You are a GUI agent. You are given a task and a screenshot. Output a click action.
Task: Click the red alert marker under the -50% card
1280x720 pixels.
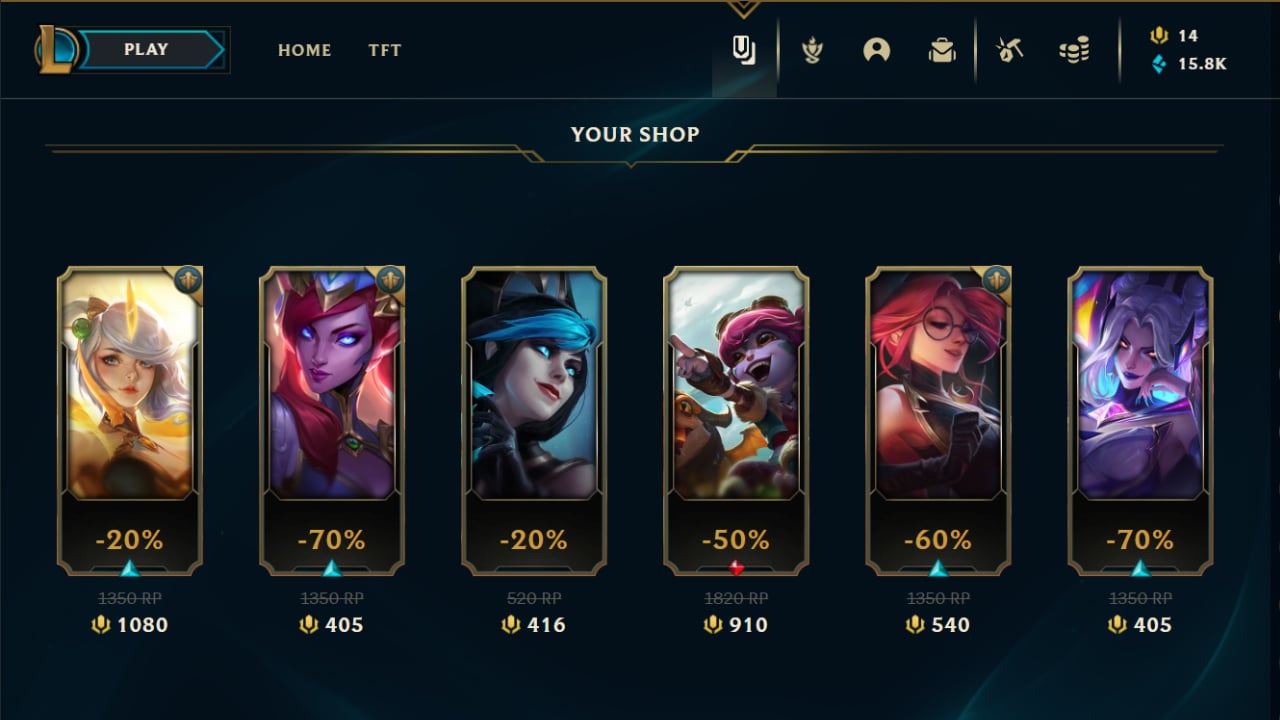click(x=735, y=565)
